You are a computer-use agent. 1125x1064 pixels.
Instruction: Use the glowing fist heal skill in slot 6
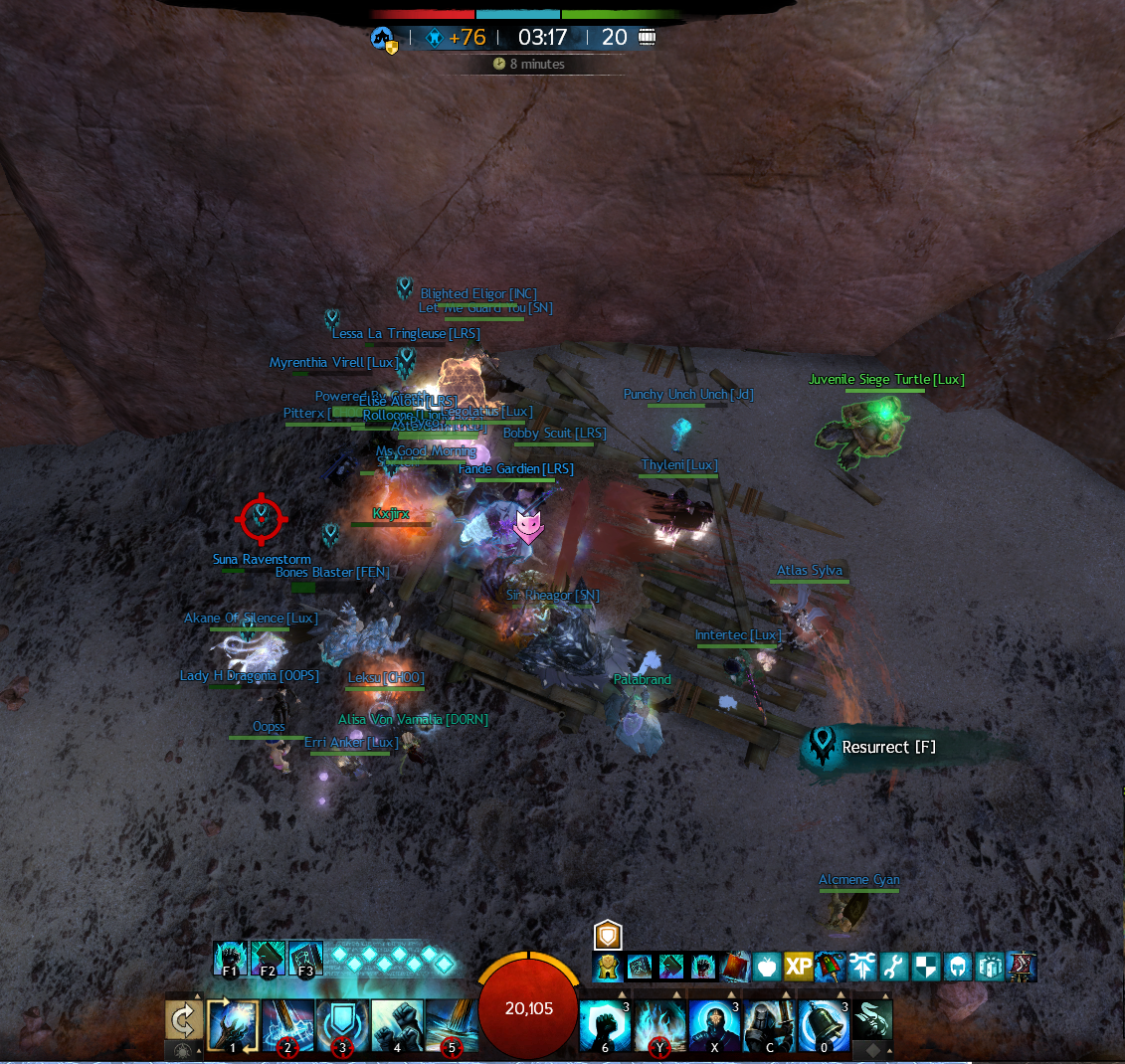[x=606, y=1025]
